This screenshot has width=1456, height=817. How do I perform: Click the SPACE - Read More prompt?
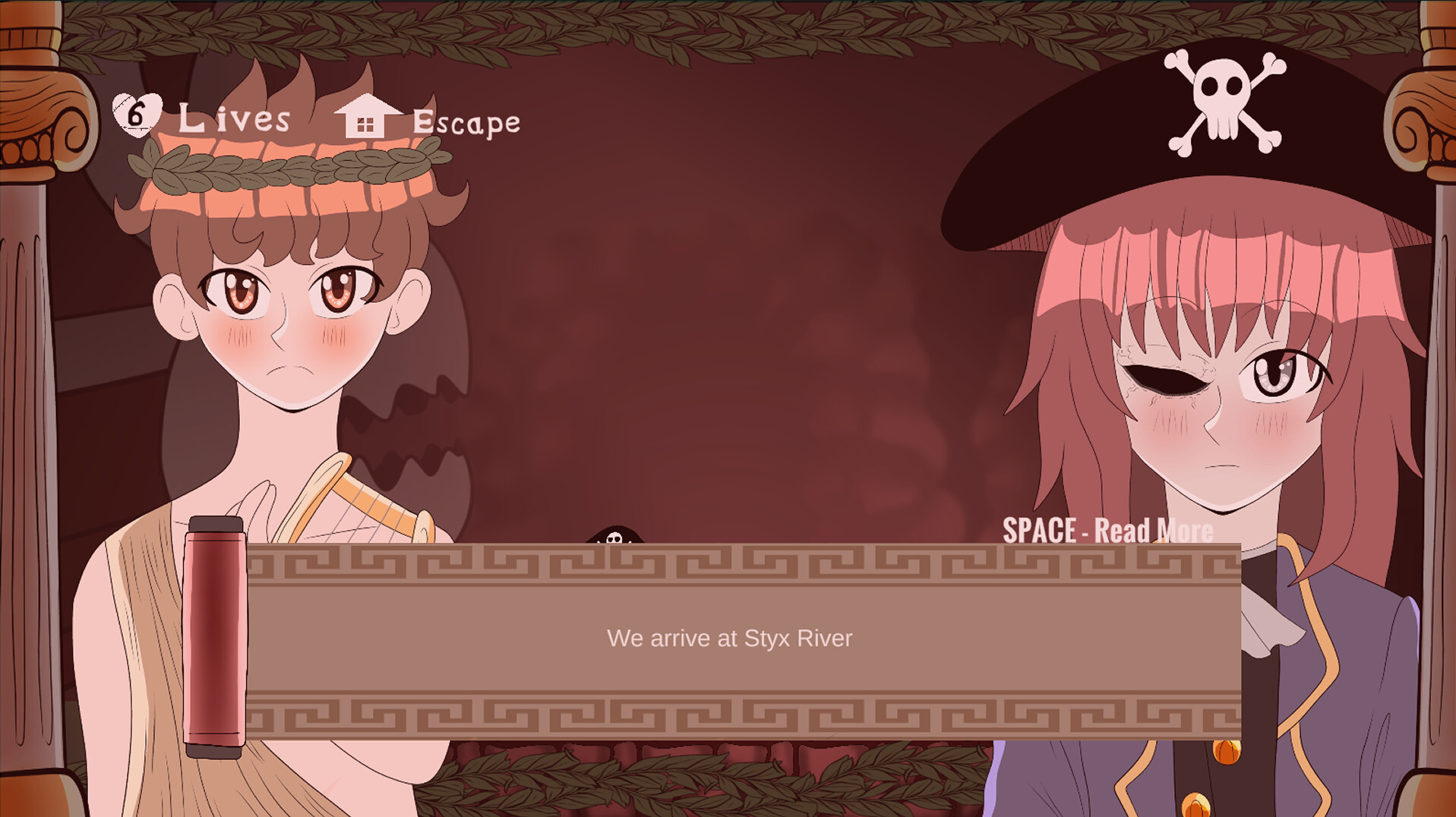point(1106,531)
